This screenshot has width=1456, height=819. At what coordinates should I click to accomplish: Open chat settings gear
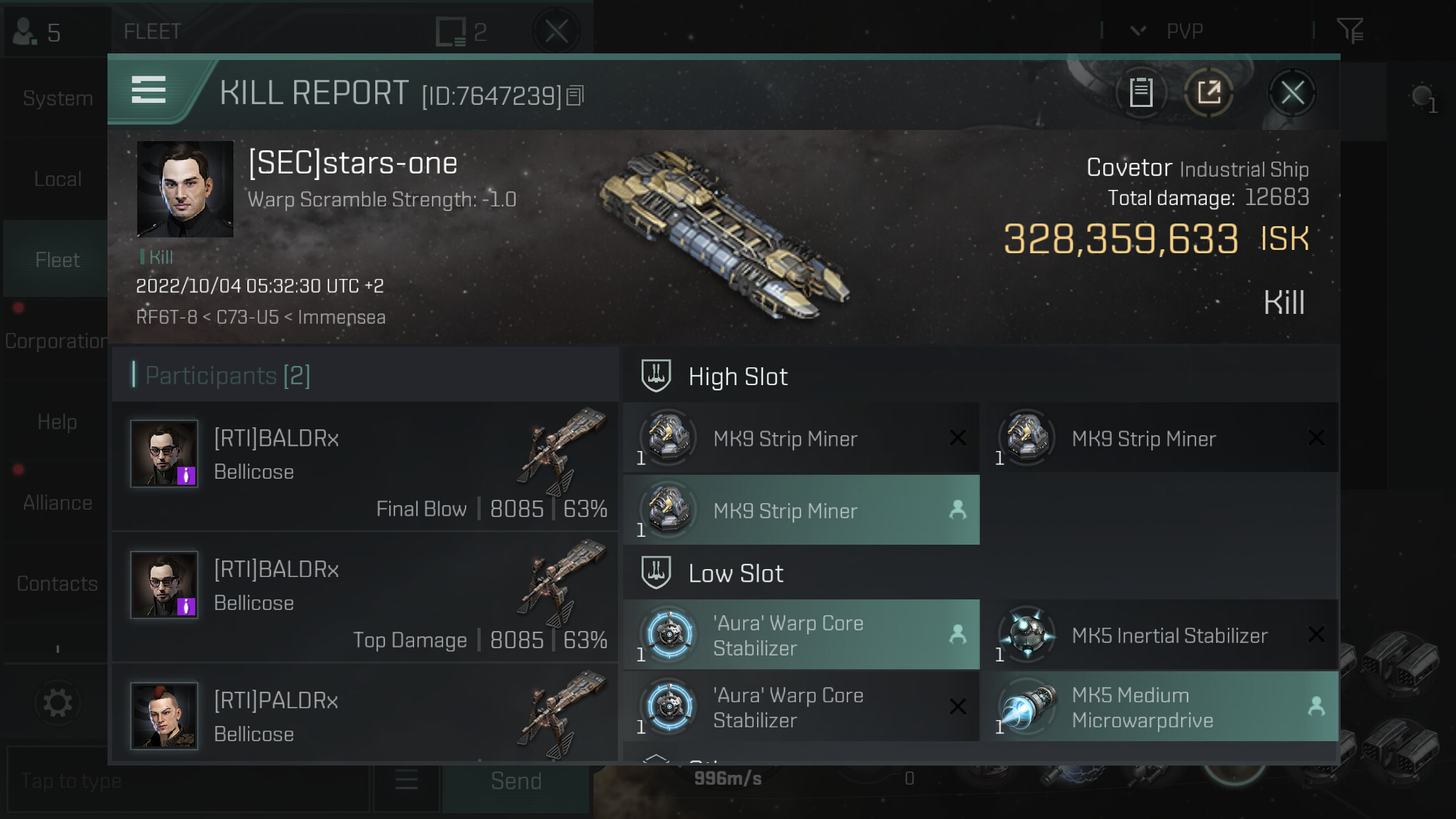tap(57, 703)
